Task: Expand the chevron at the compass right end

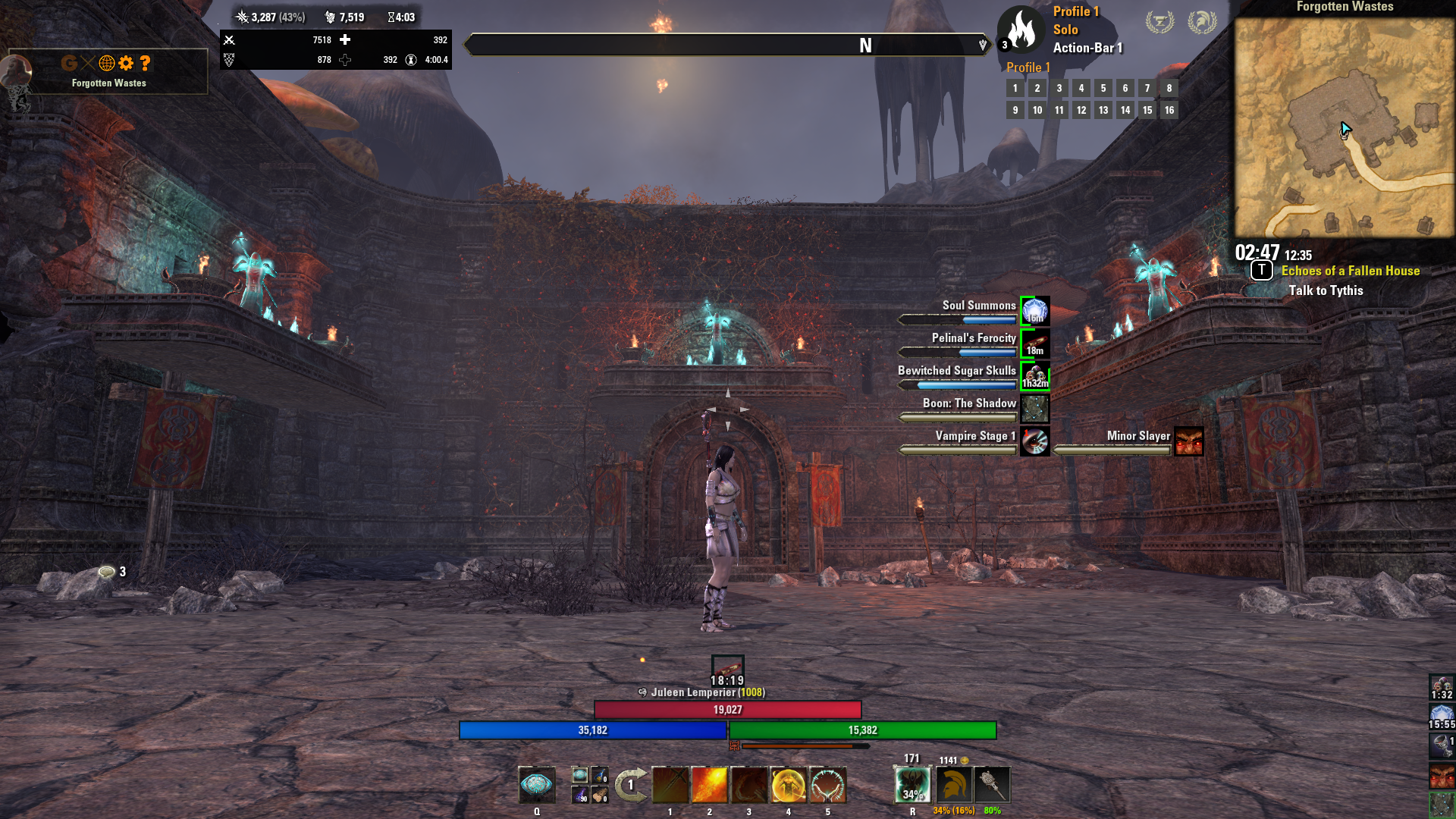Action: (x=982, y=45)
